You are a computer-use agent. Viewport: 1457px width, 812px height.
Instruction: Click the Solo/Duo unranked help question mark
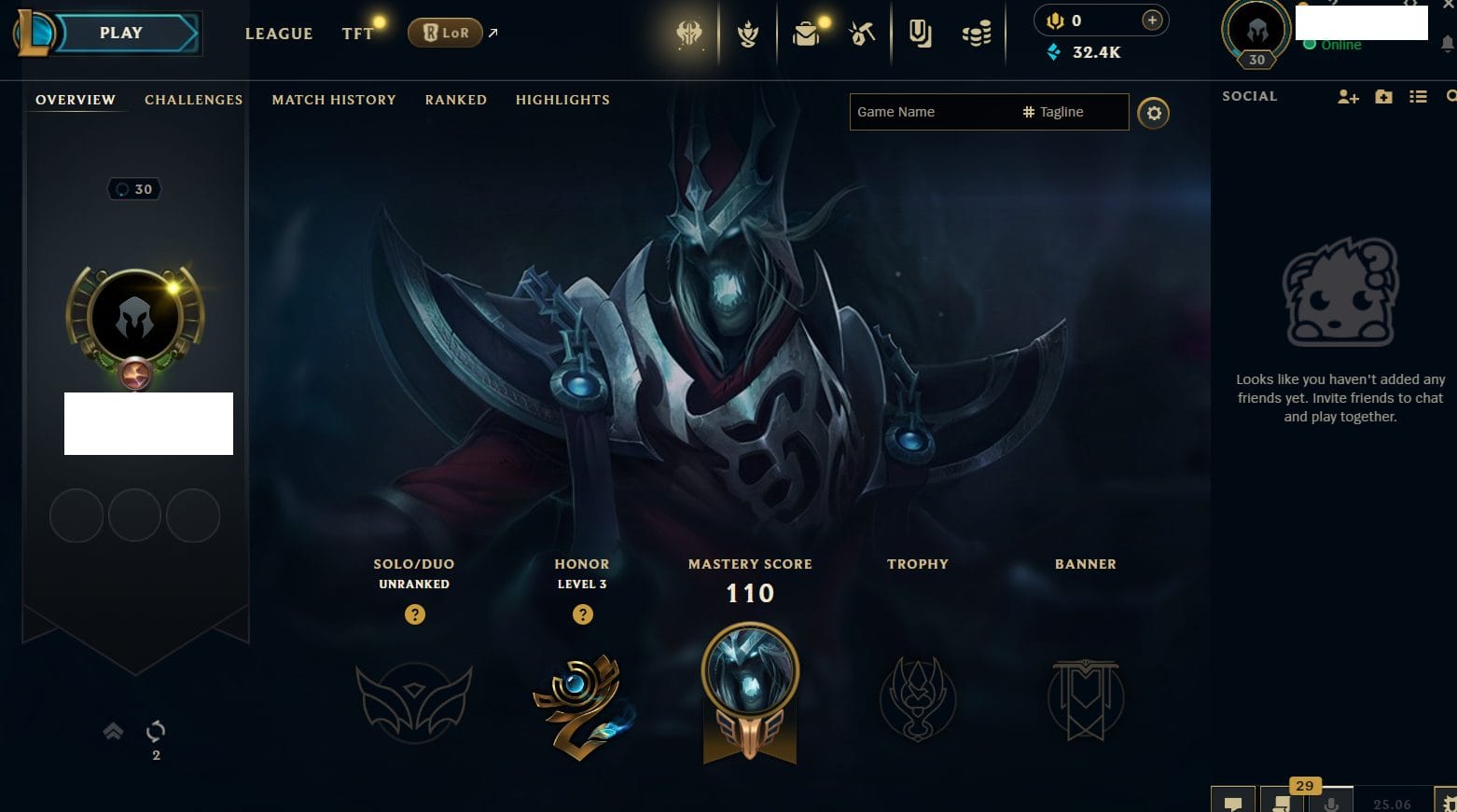pos(414,614)
